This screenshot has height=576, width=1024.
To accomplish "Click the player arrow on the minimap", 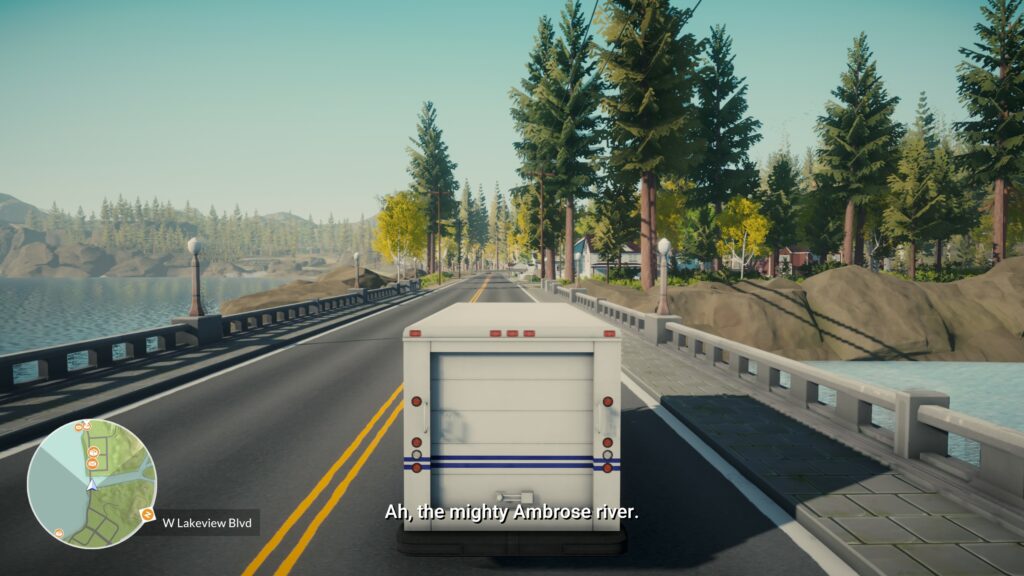I will [92, 484].
